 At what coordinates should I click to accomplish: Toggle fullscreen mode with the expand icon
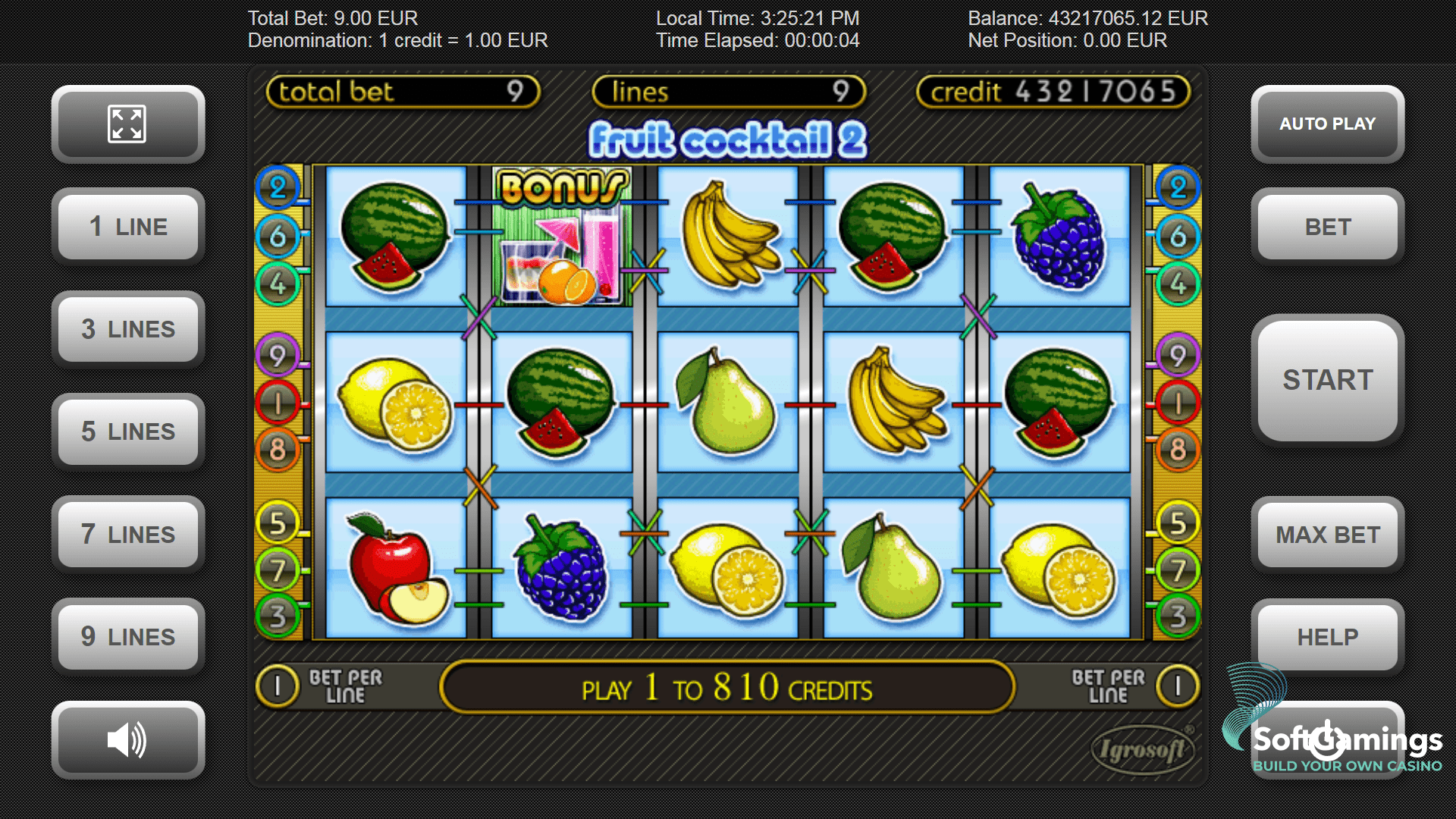pyautogui.click(x=127, y=124)
